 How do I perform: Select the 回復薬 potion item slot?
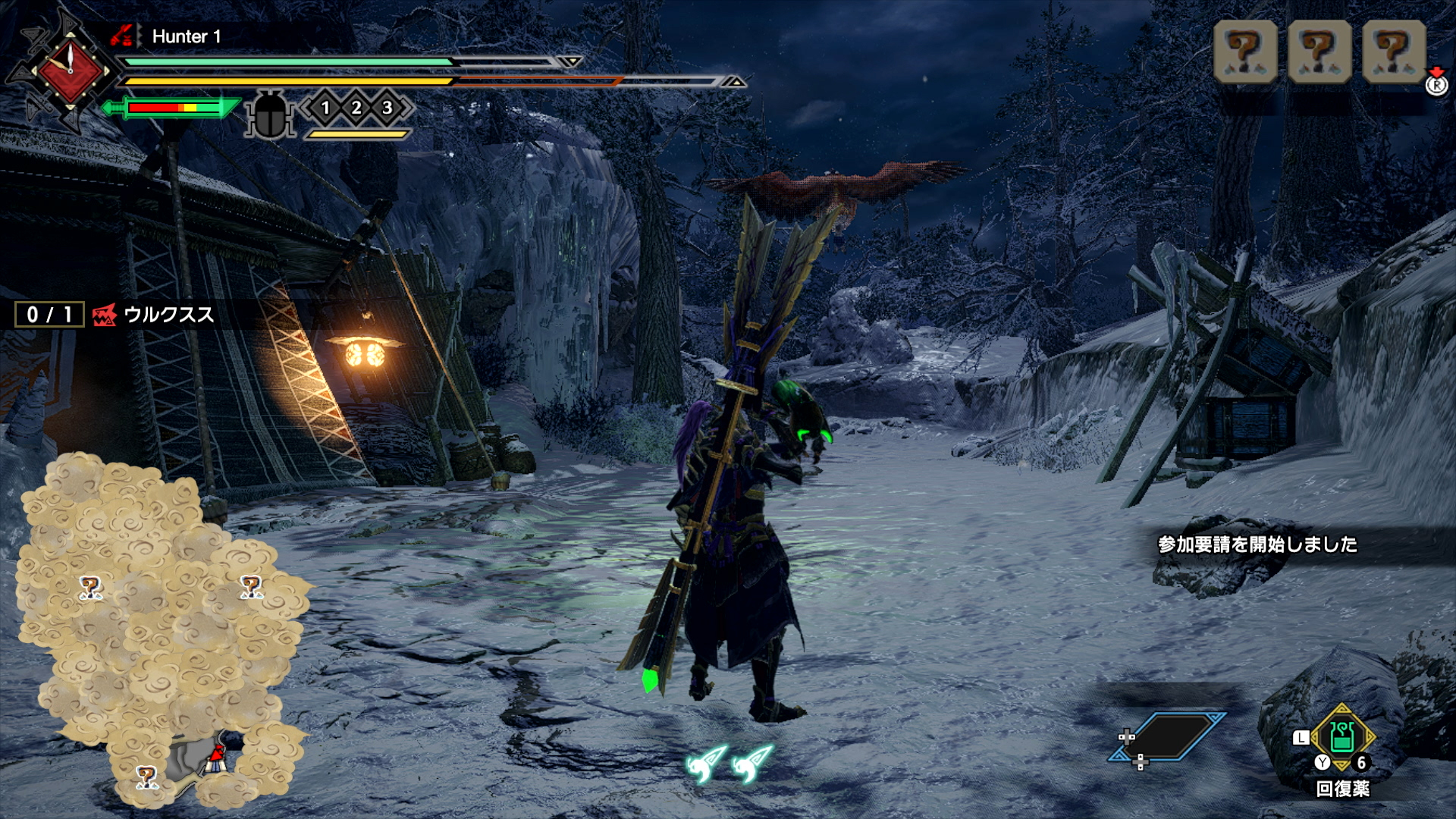(1342, 737)
